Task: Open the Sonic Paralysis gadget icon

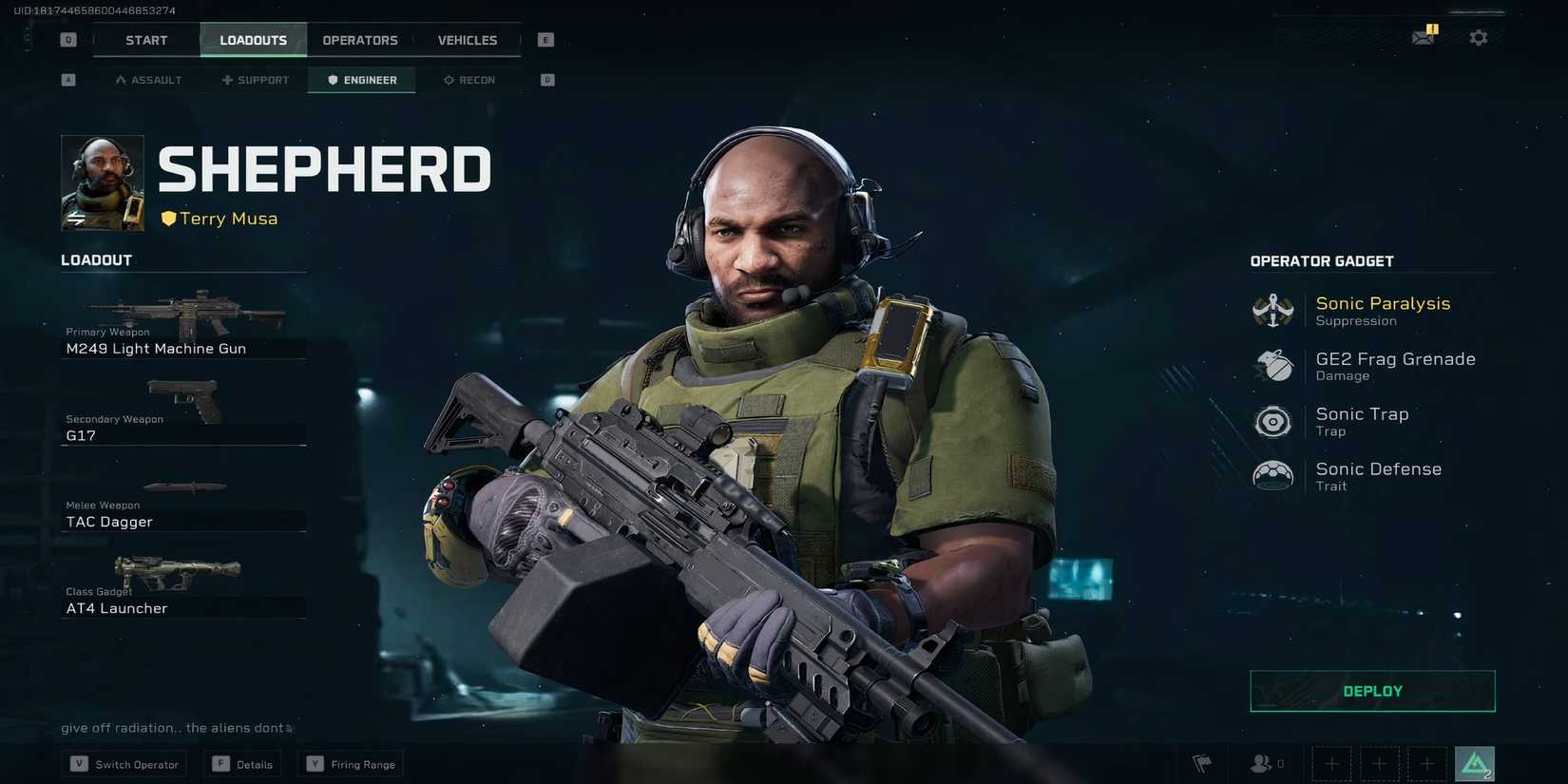Action: pos(1272,310)
